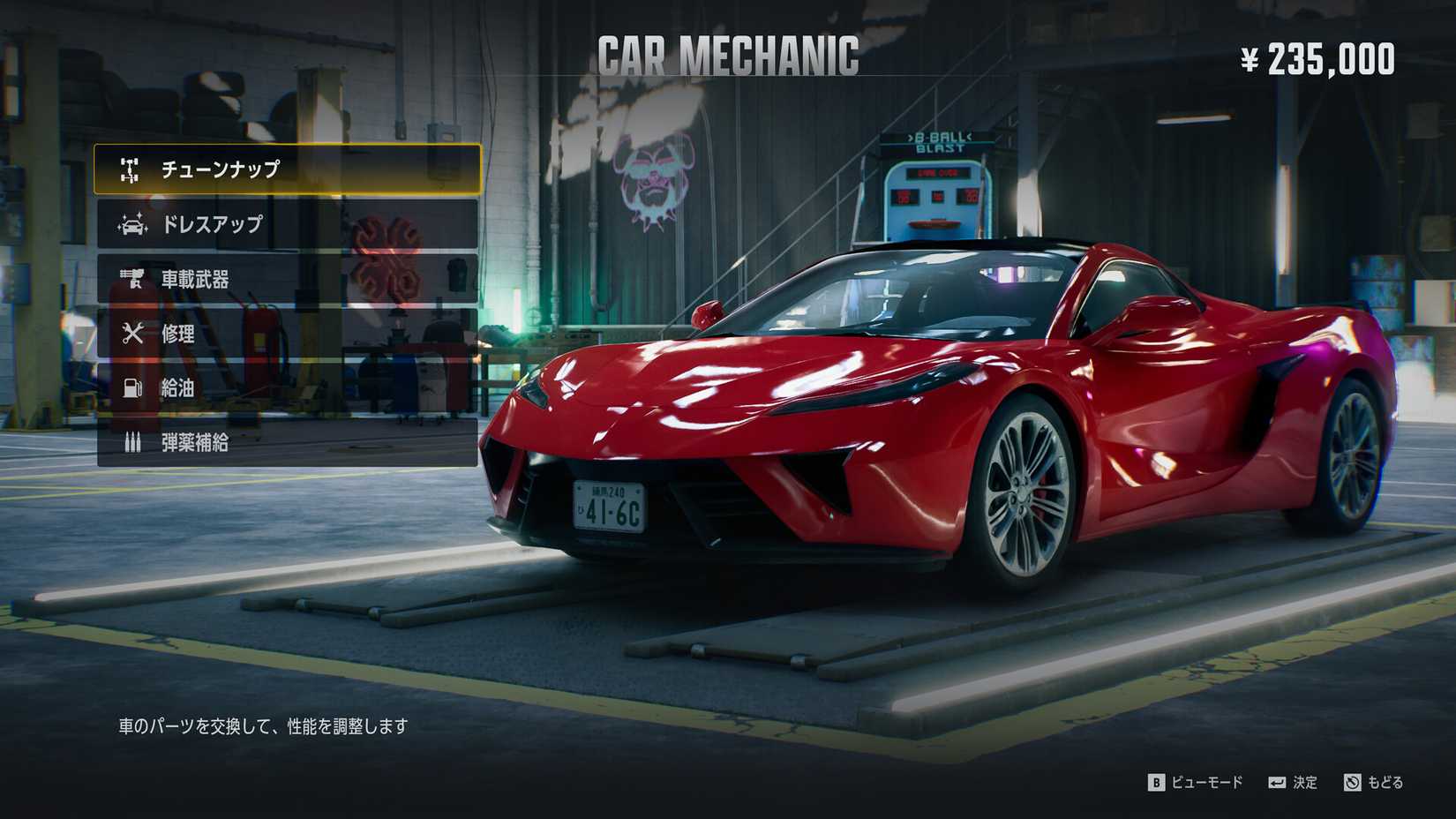
Task: Select the 弾薬補給 menu item
Action: click(196, 443)
